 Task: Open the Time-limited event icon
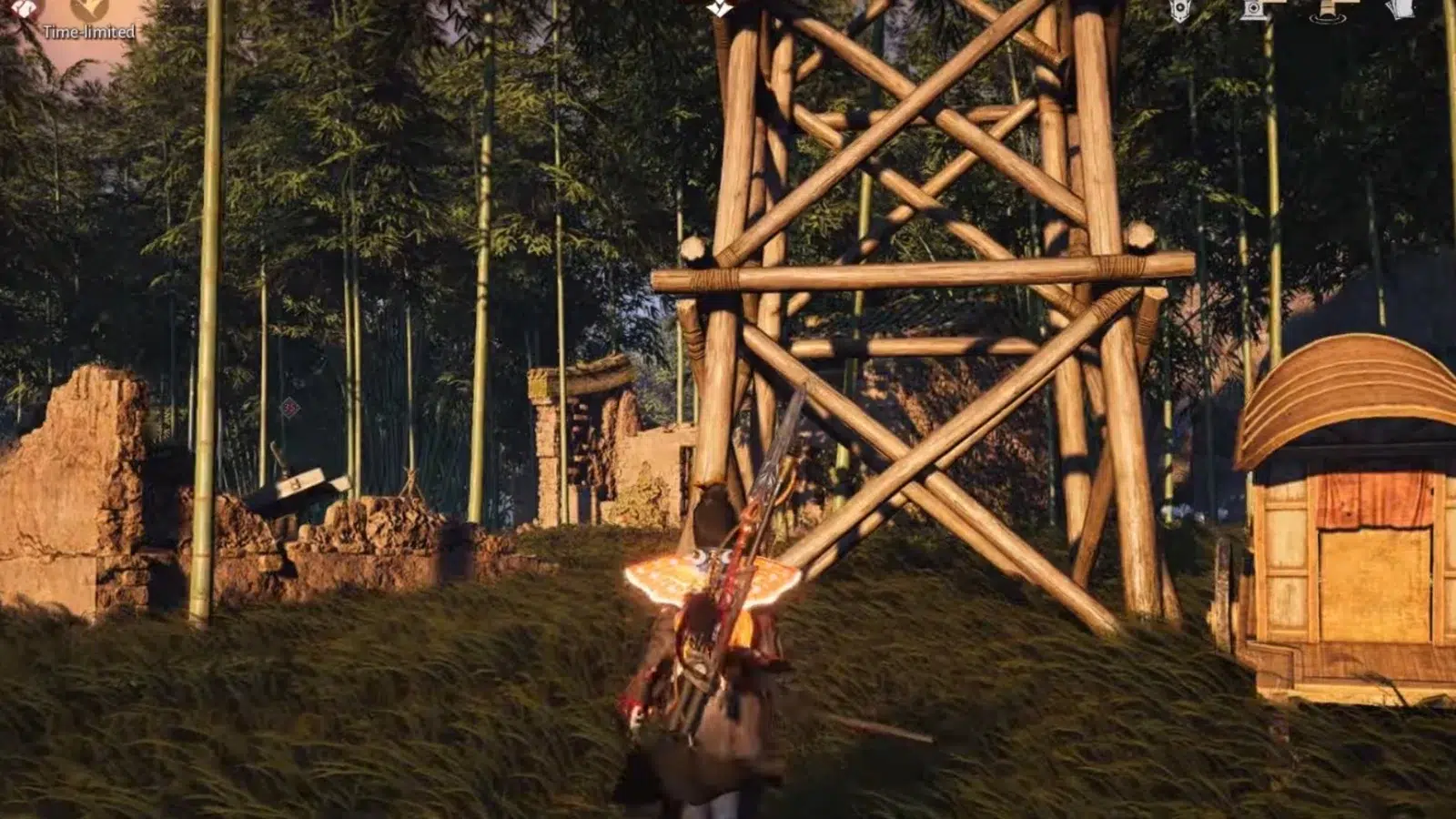click(90, 9)
